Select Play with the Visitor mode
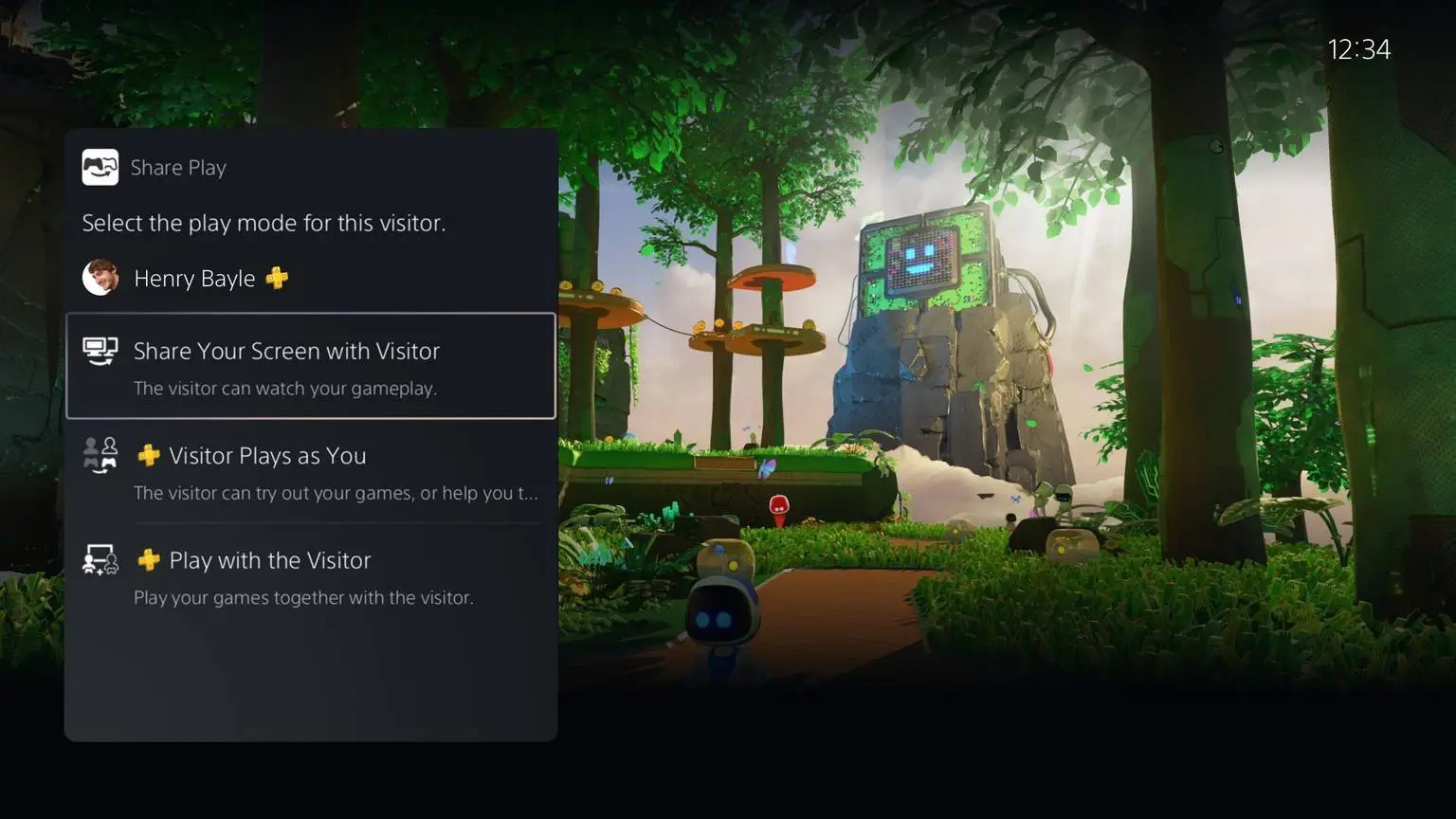1456x819 pixels. click(269, 560)
